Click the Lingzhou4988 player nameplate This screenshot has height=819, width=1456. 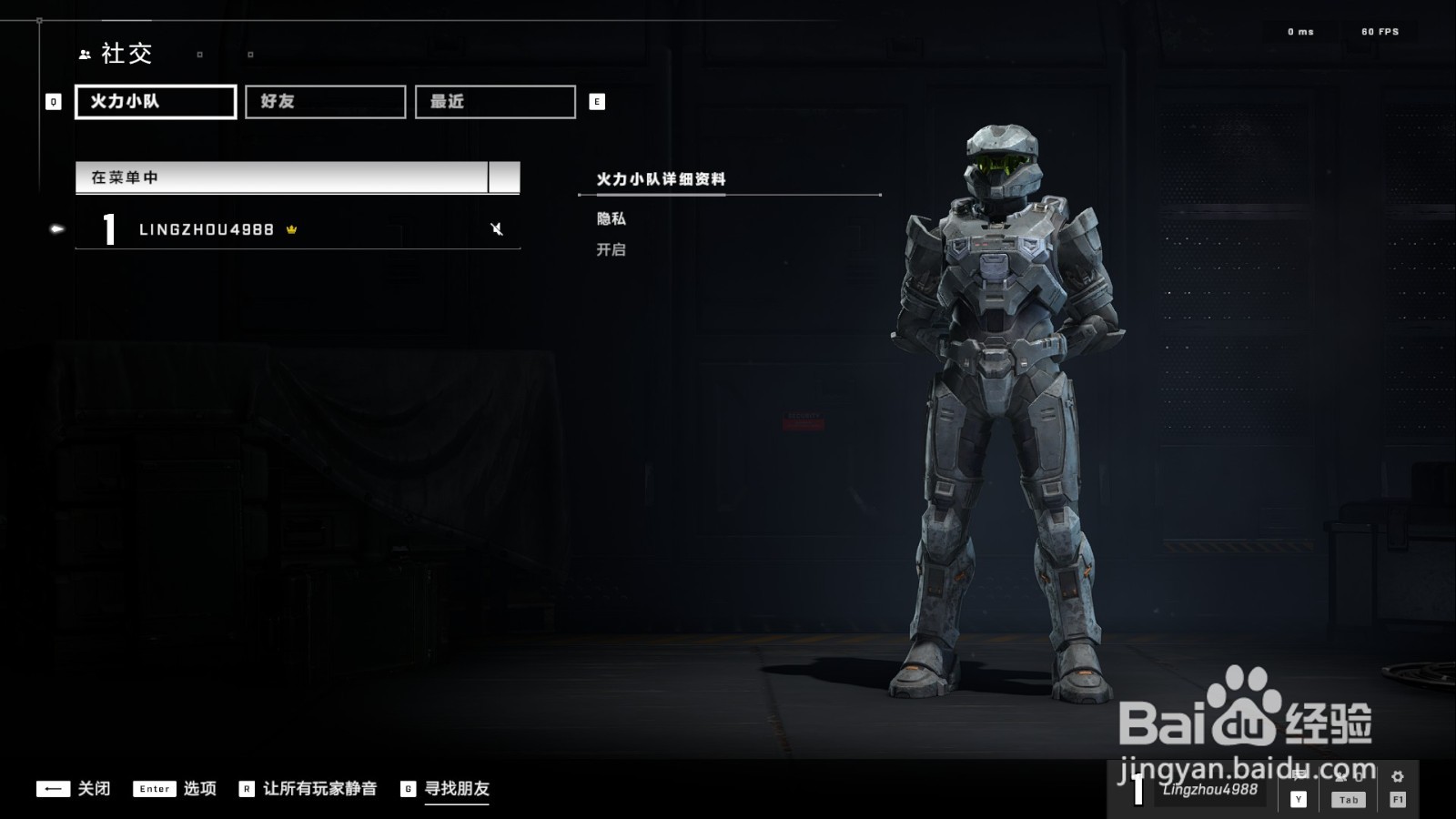[1209, 790]
